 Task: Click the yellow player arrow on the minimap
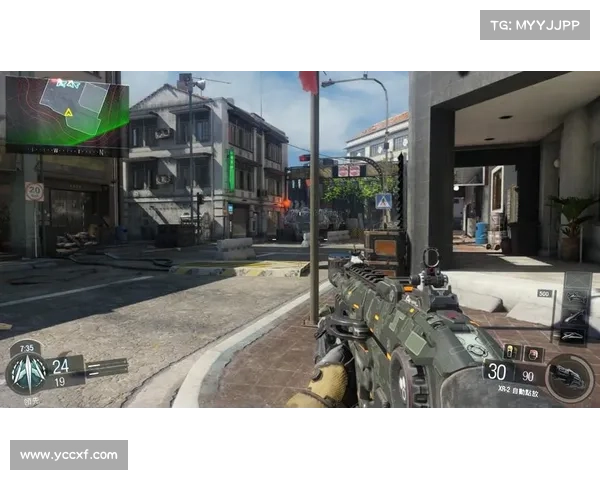click(68, 113)
